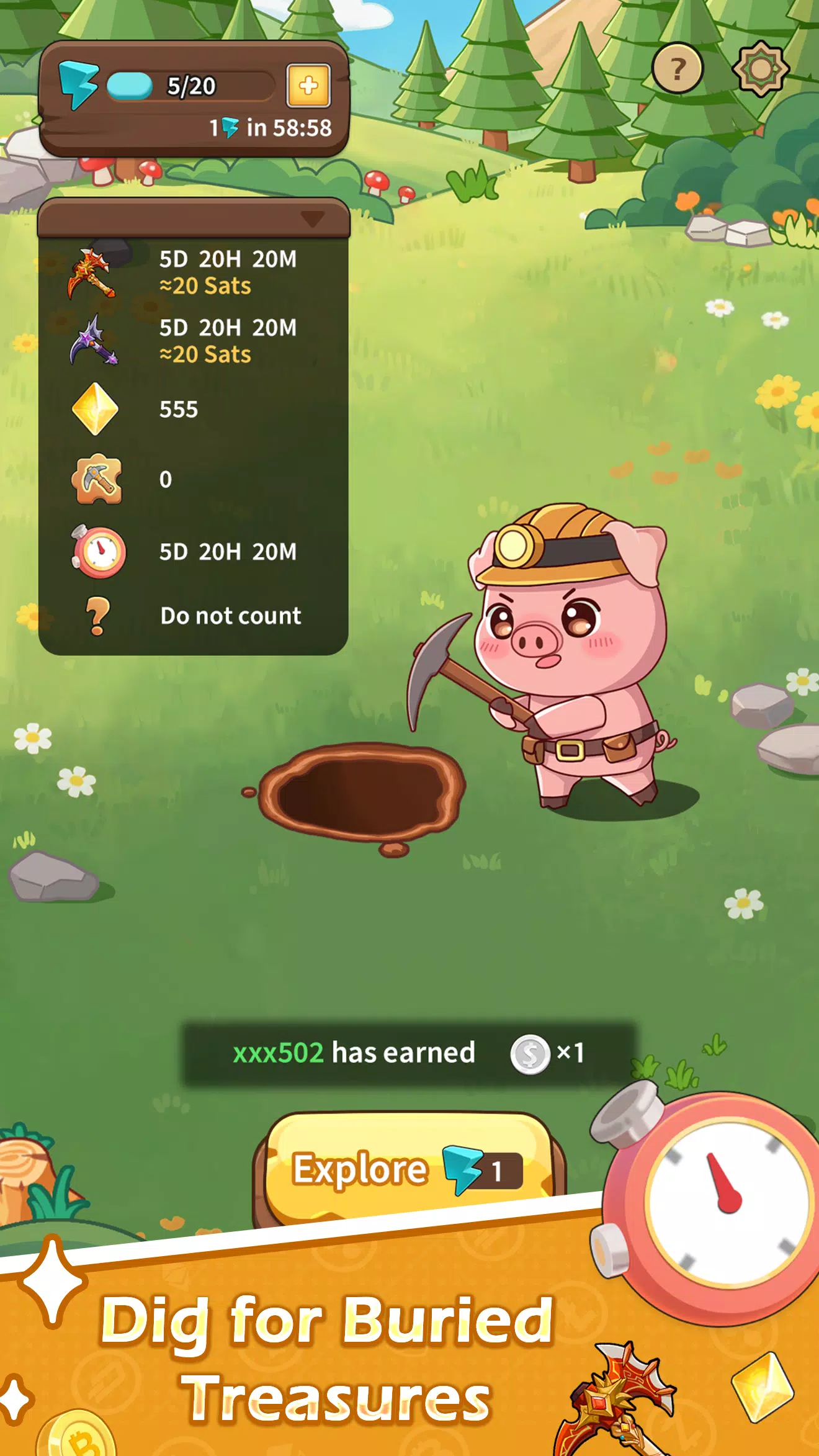
Task: Tap the plus button to add energy
Action: point(308,87)
